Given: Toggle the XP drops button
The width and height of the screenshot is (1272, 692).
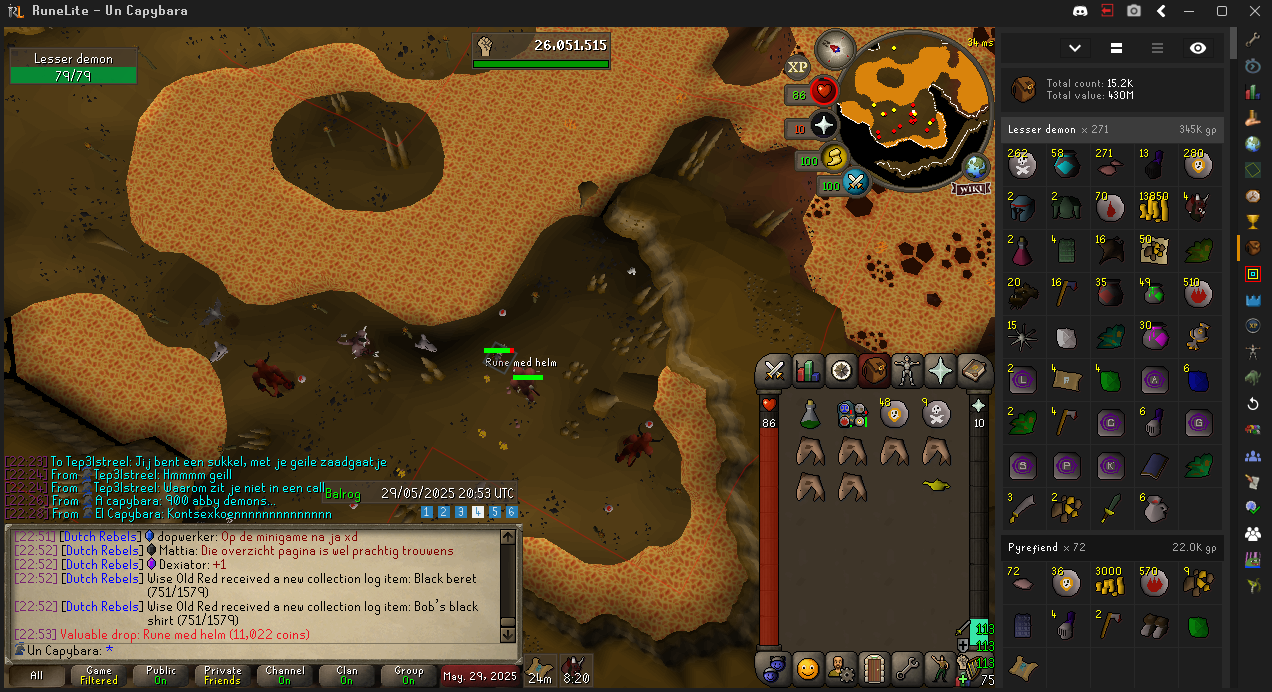Looking at the screenshot, I should click(x=797, y=67).
